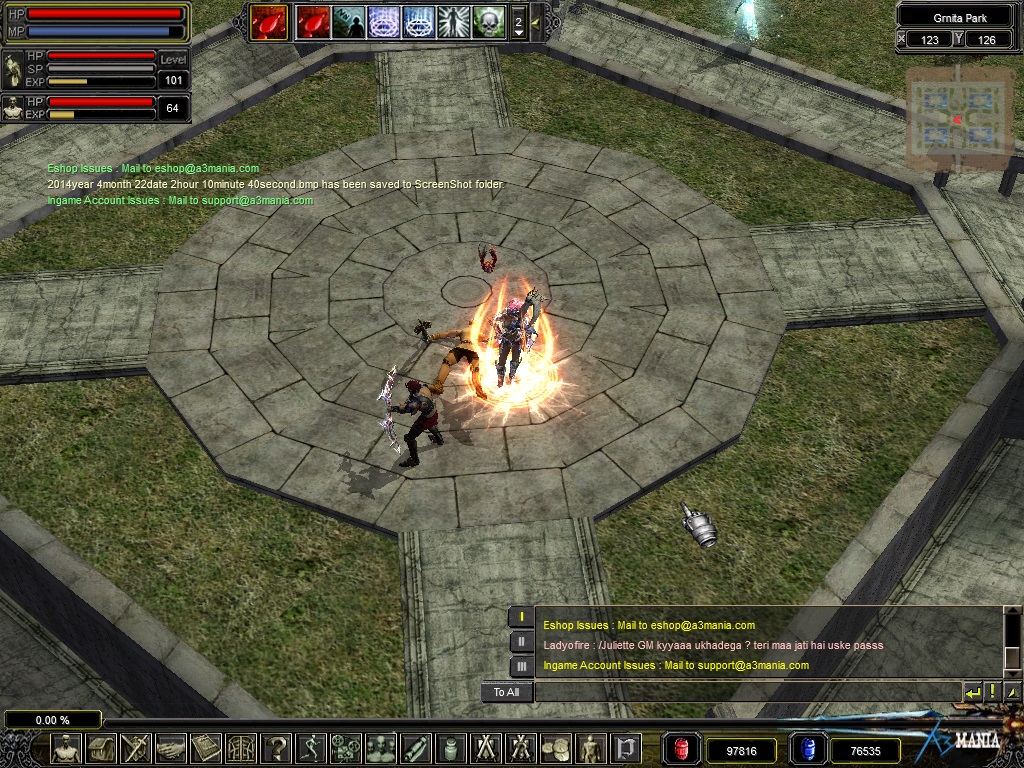Screen dimensions: 1024x768
Task: Select the pet portrait status panel
Action: pos(13,108)
